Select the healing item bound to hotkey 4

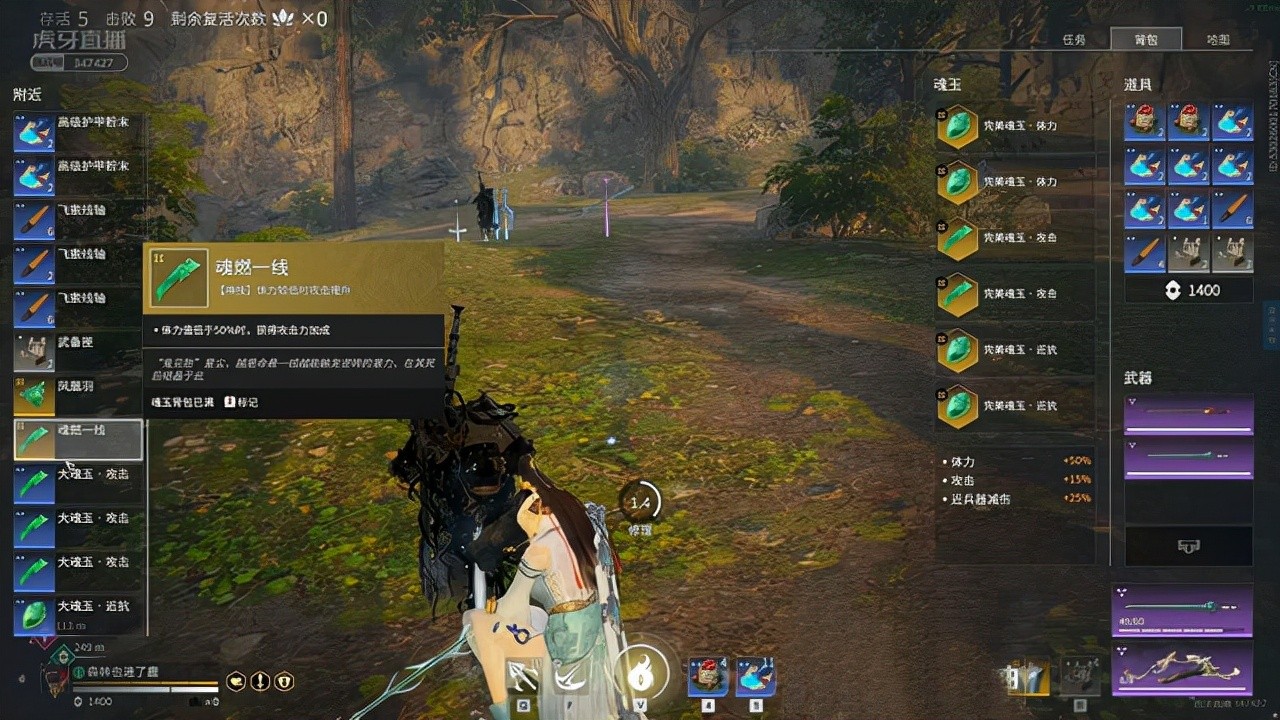[x=707, y=677]
